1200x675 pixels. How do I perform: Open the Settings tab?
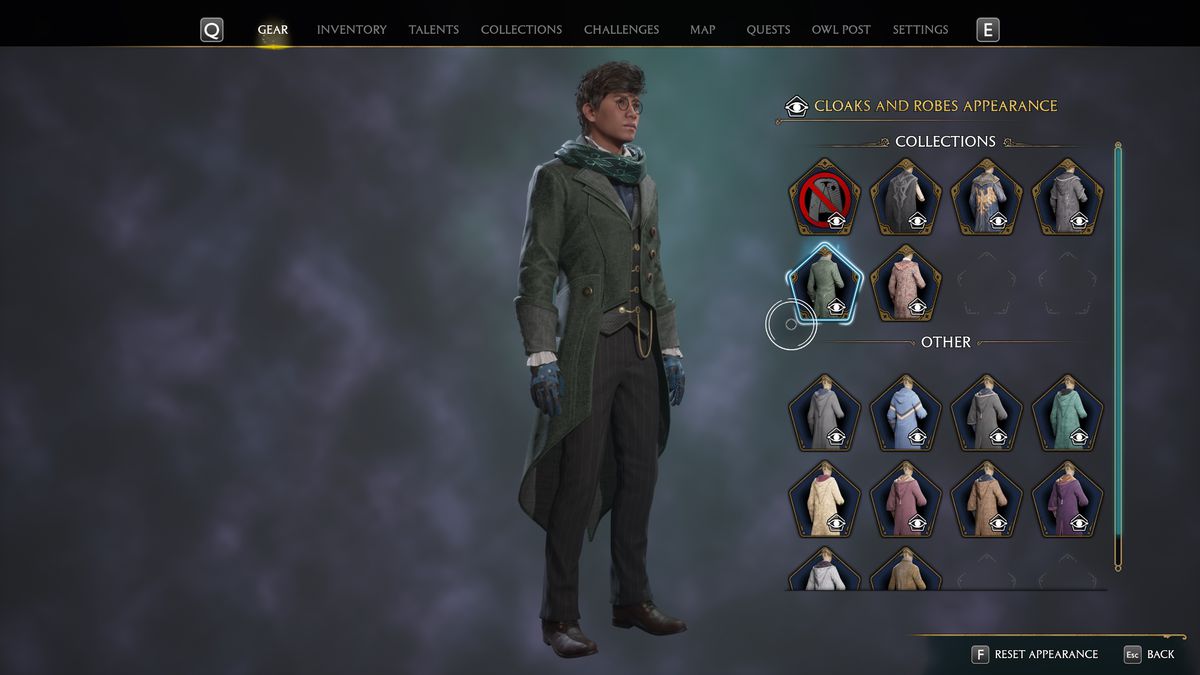920,30
